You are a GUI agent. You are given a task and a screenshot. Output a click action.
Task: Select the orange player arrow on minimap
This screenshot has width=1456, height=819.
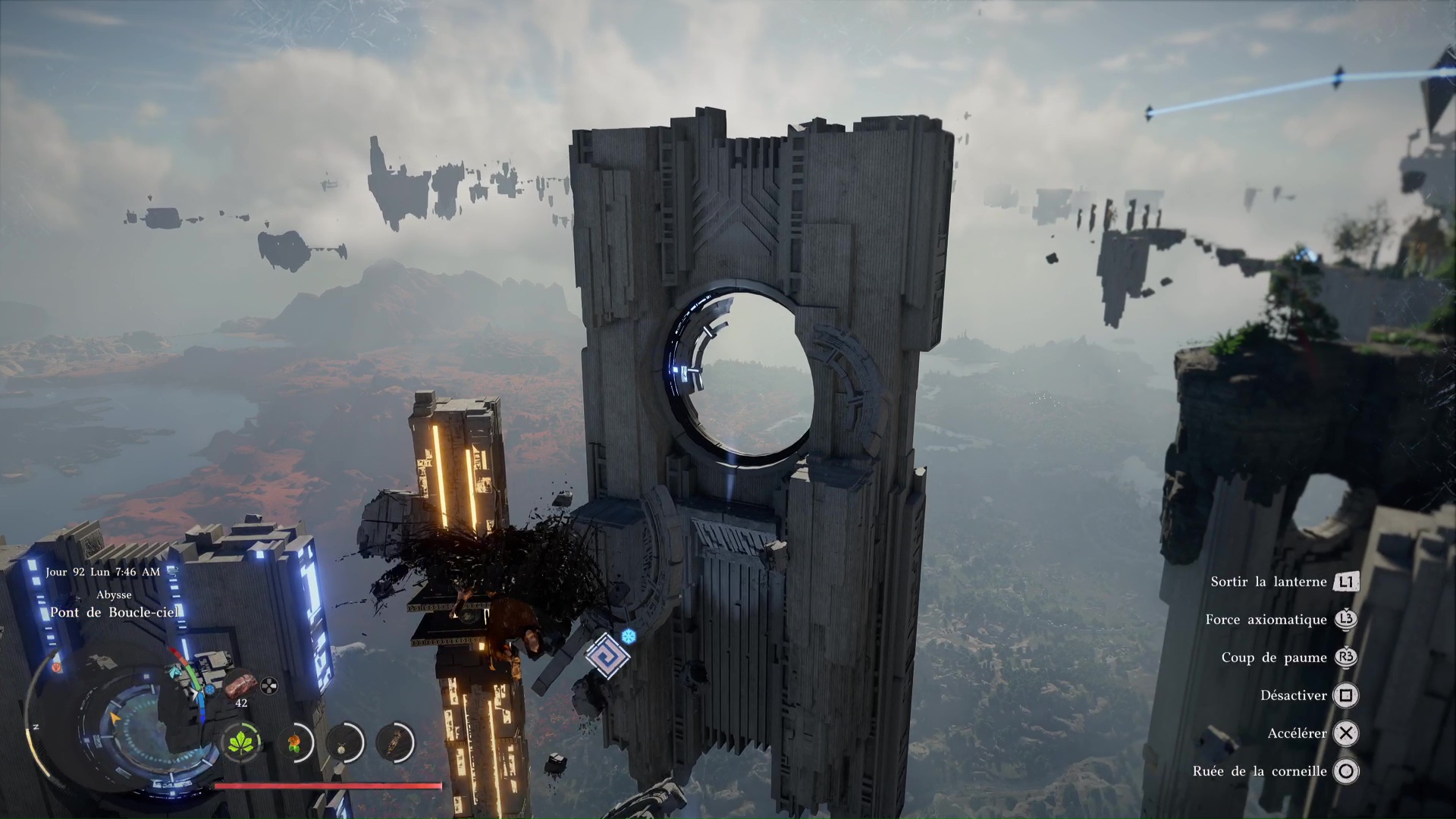point(115,717)
